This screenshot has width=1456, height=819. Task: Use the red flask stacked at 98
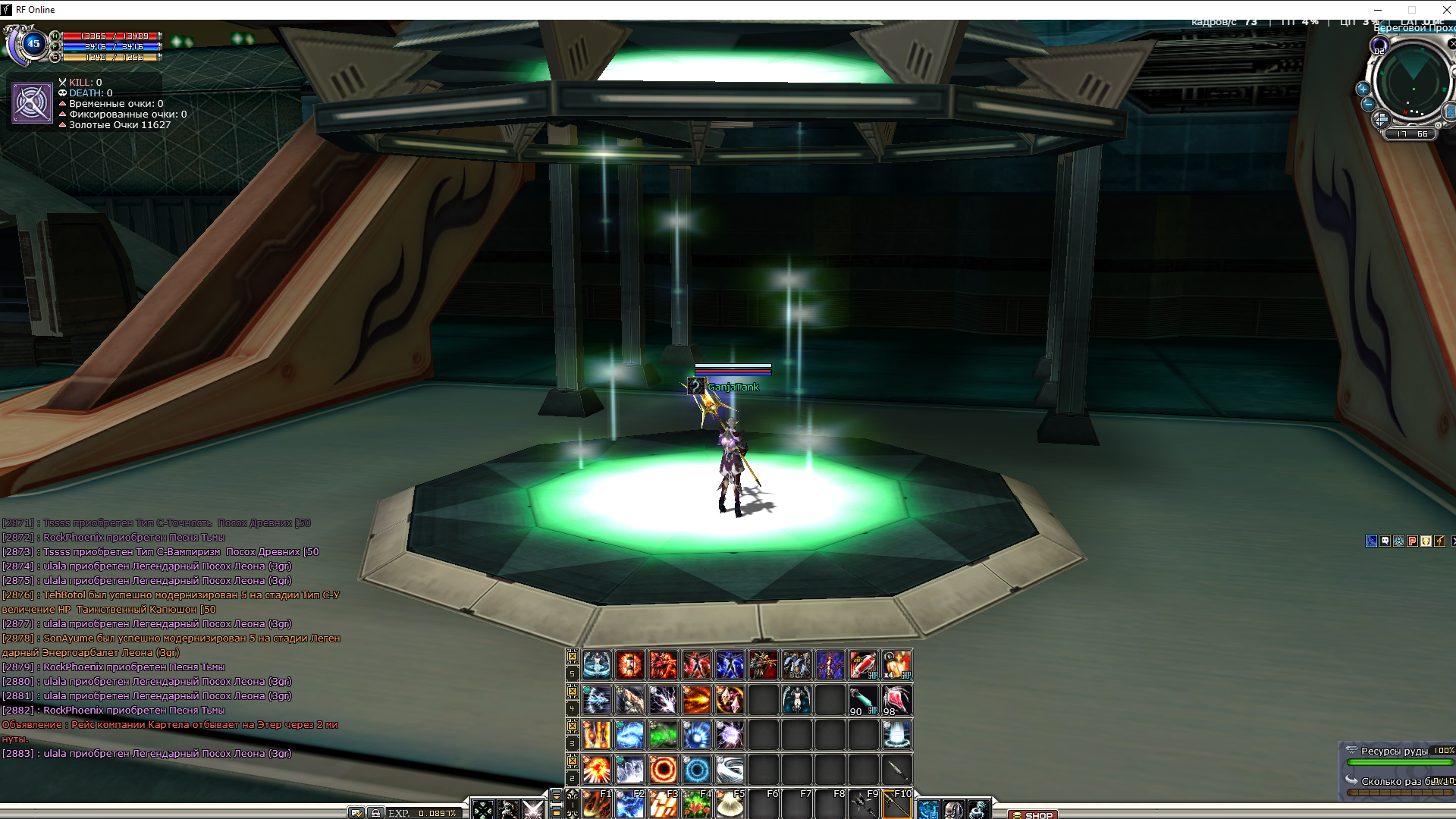coord(896,700)
